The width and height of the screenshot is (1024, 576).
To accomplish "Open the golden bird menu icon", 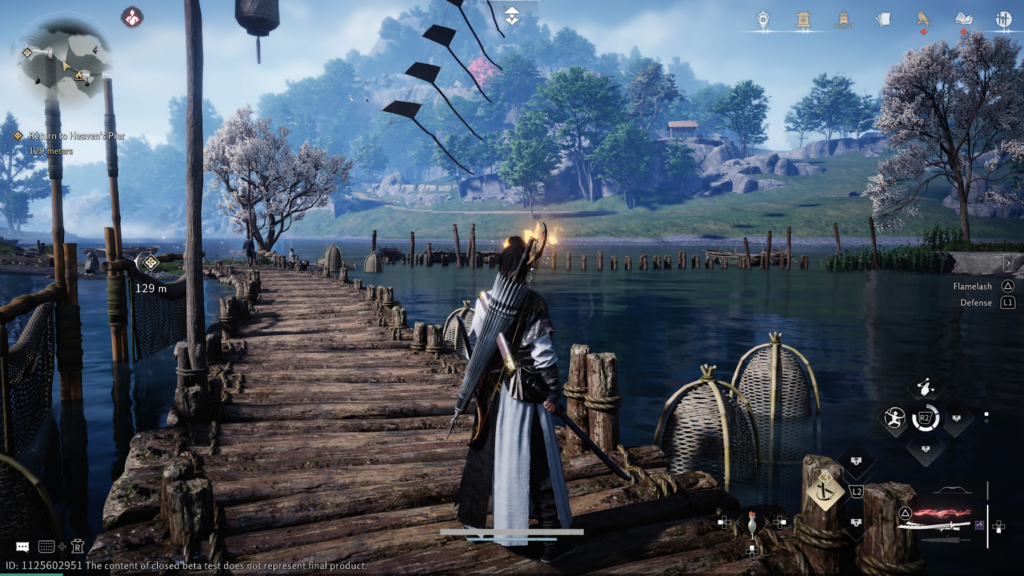I will (x=923, y=19).
